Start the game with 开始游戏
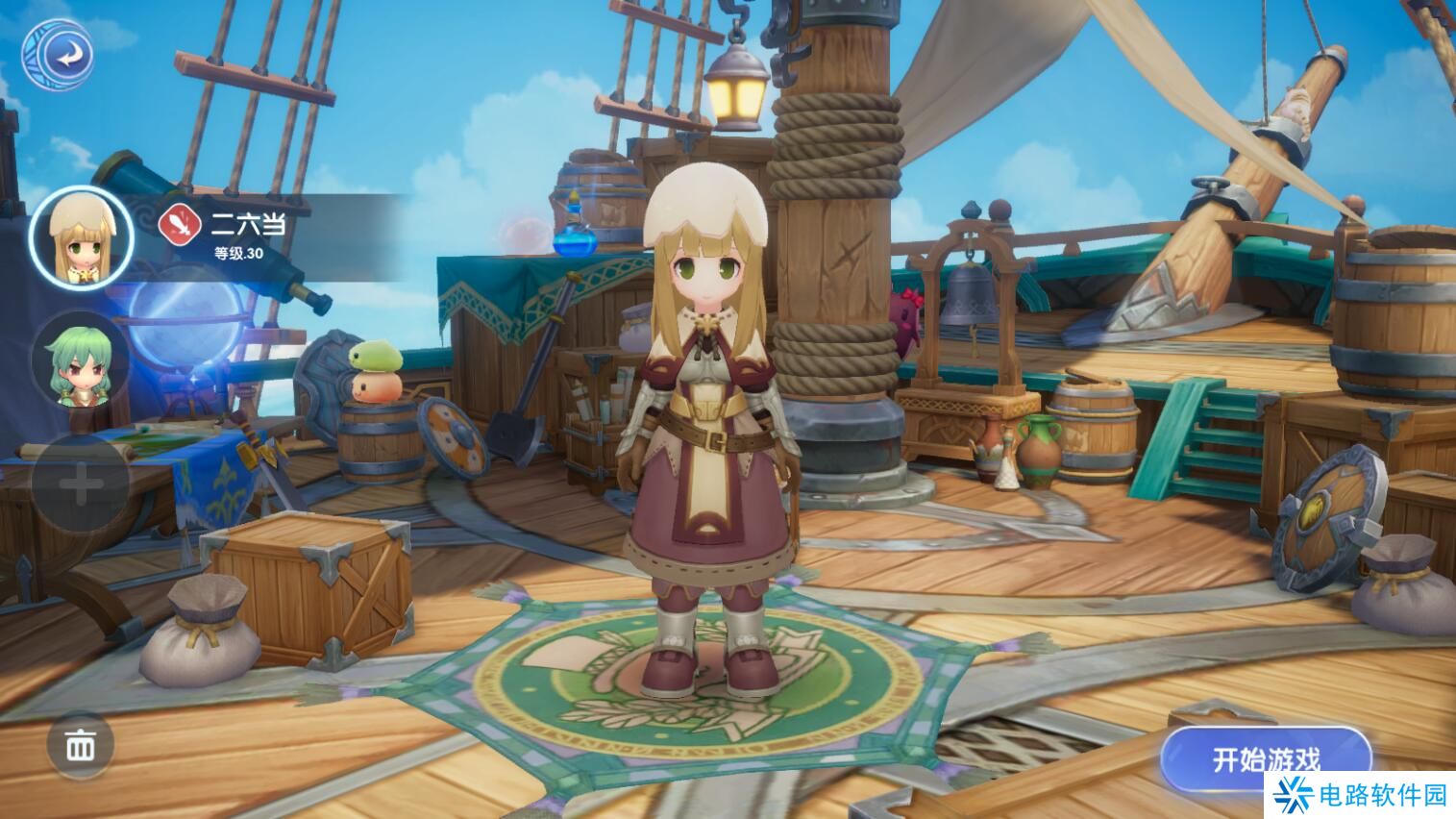Screen dimensions: 1456x819 (x=1265, y=759)
